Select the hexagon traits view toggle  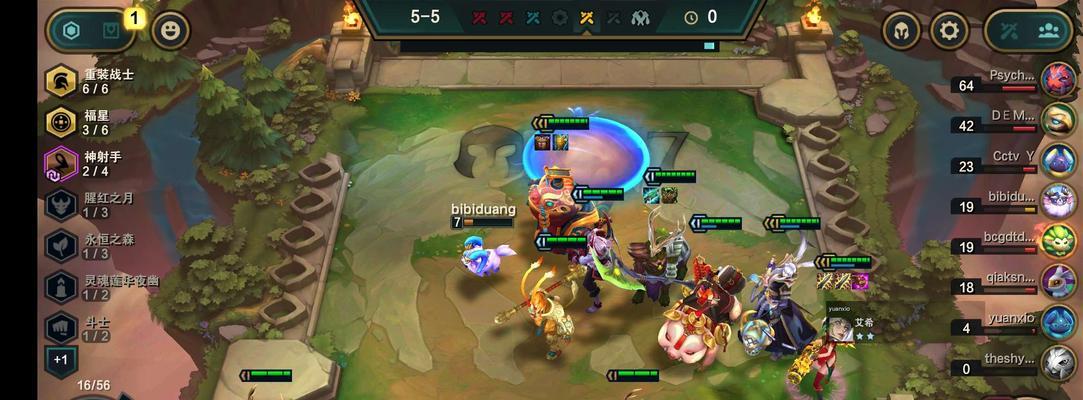click(72, 31)
